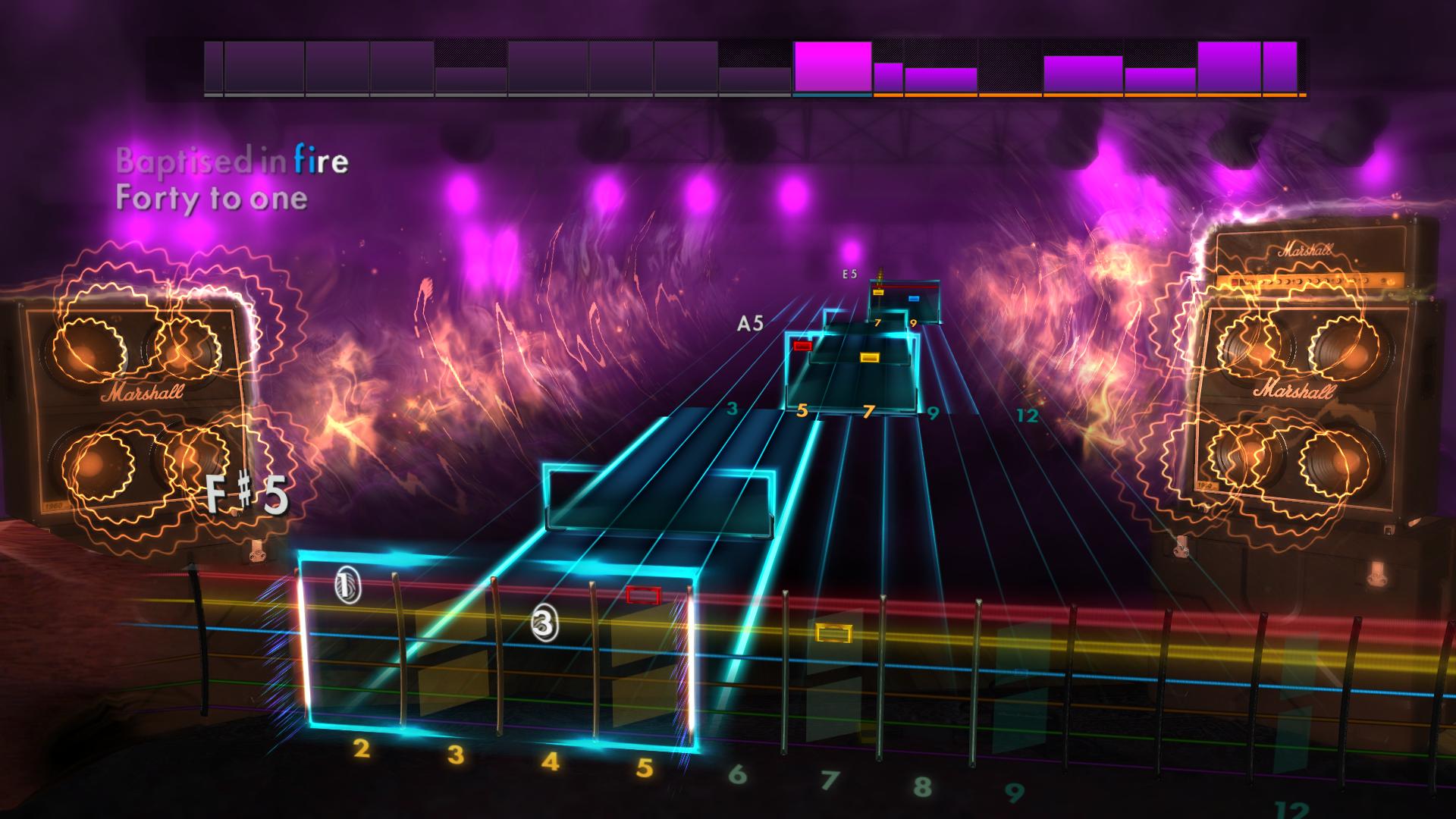Click the first segment of the song progress bar

coord(215,68)
